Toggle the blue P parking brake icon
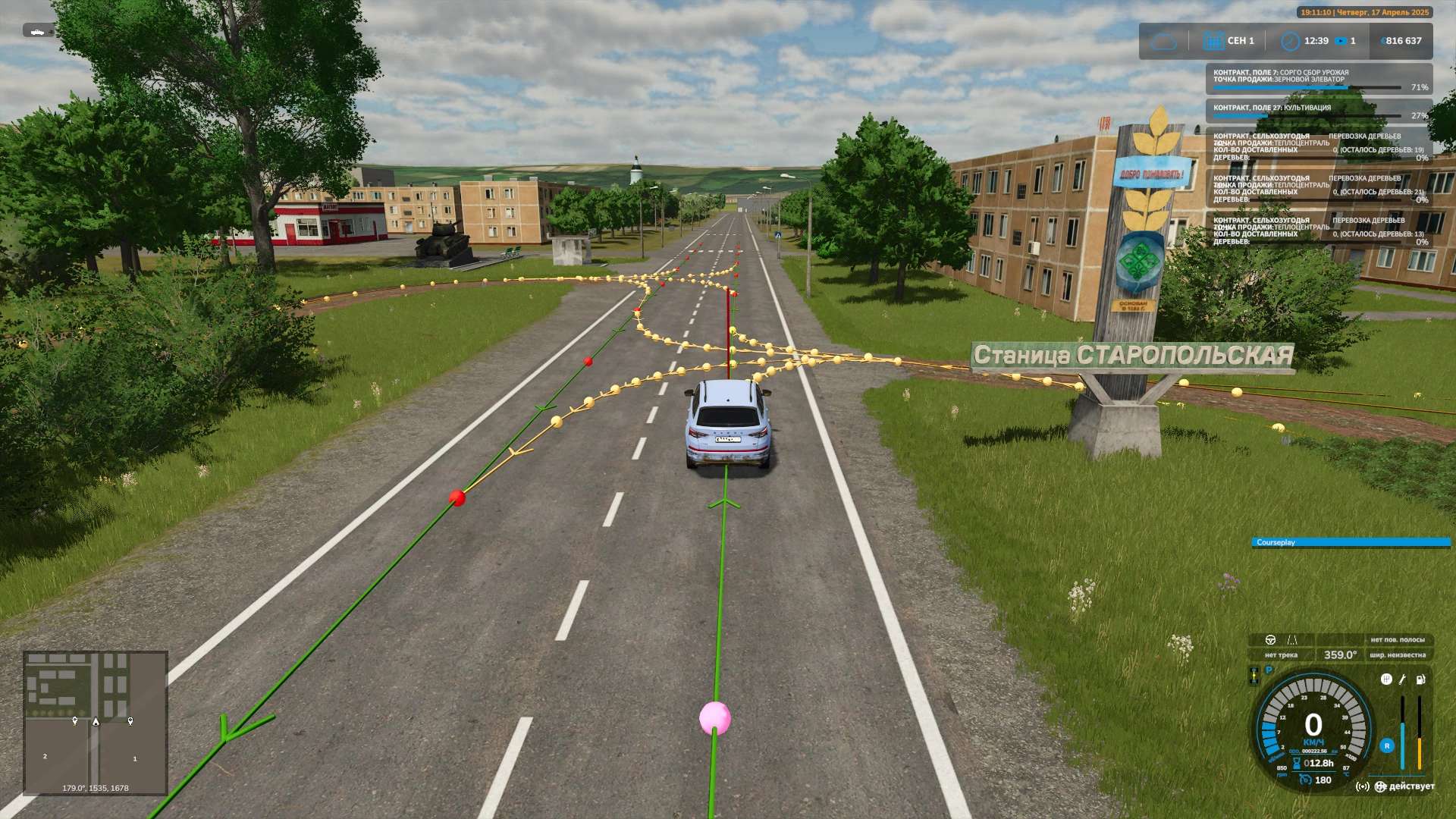 pyautogui.click(x=1269, y=670)
